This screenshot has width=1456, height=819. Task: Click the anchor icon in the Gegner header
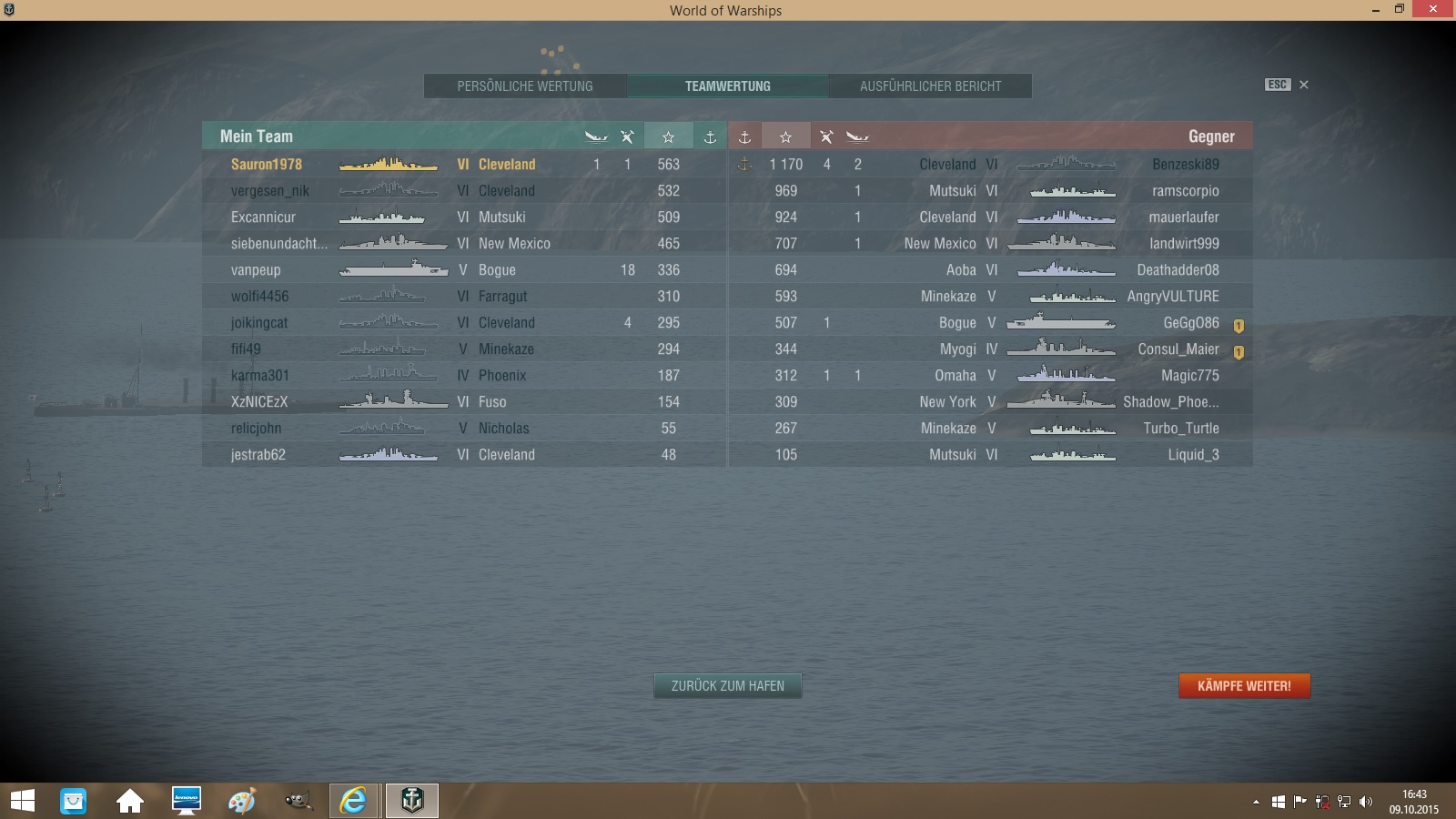click(x=745, y=136)
